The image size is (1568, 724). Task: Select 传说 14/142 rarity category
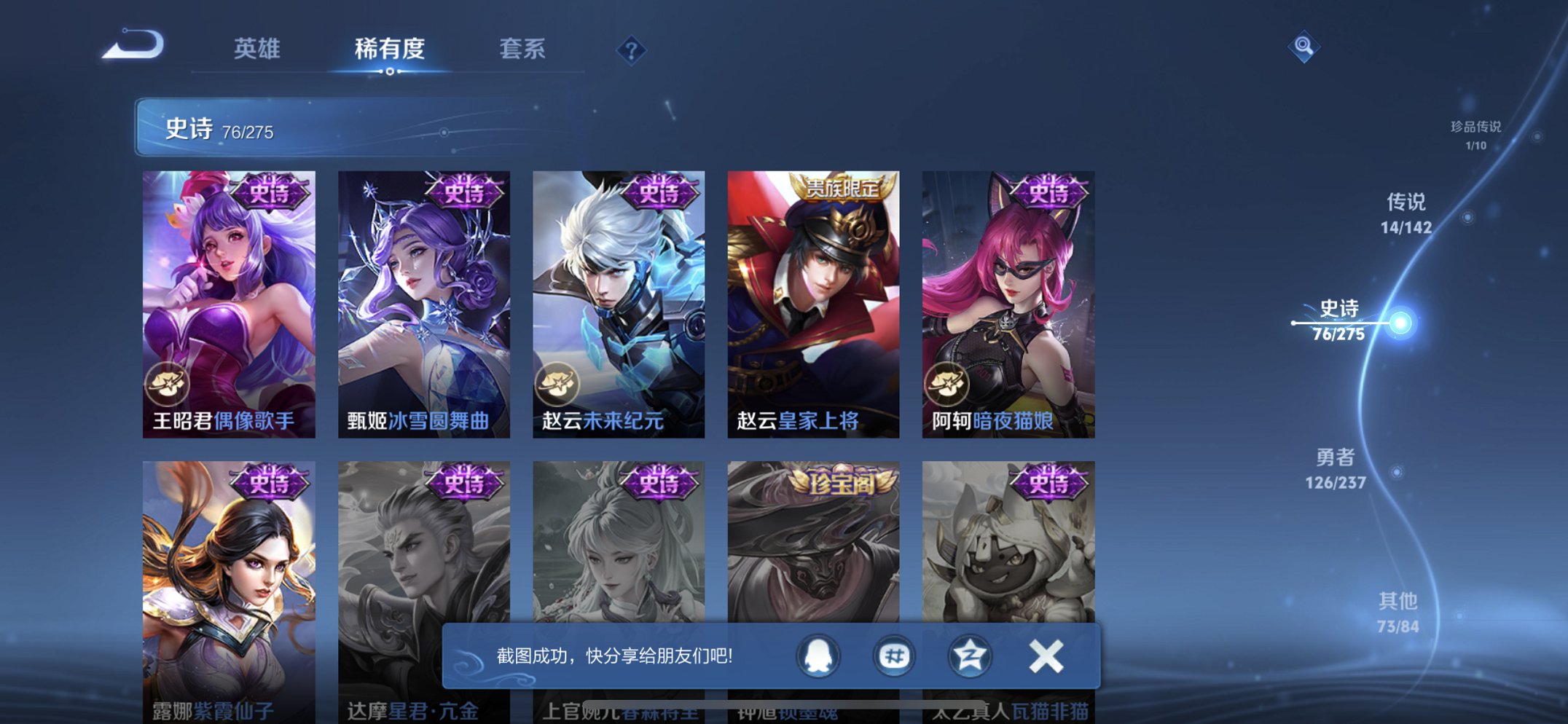[1406, 216]
